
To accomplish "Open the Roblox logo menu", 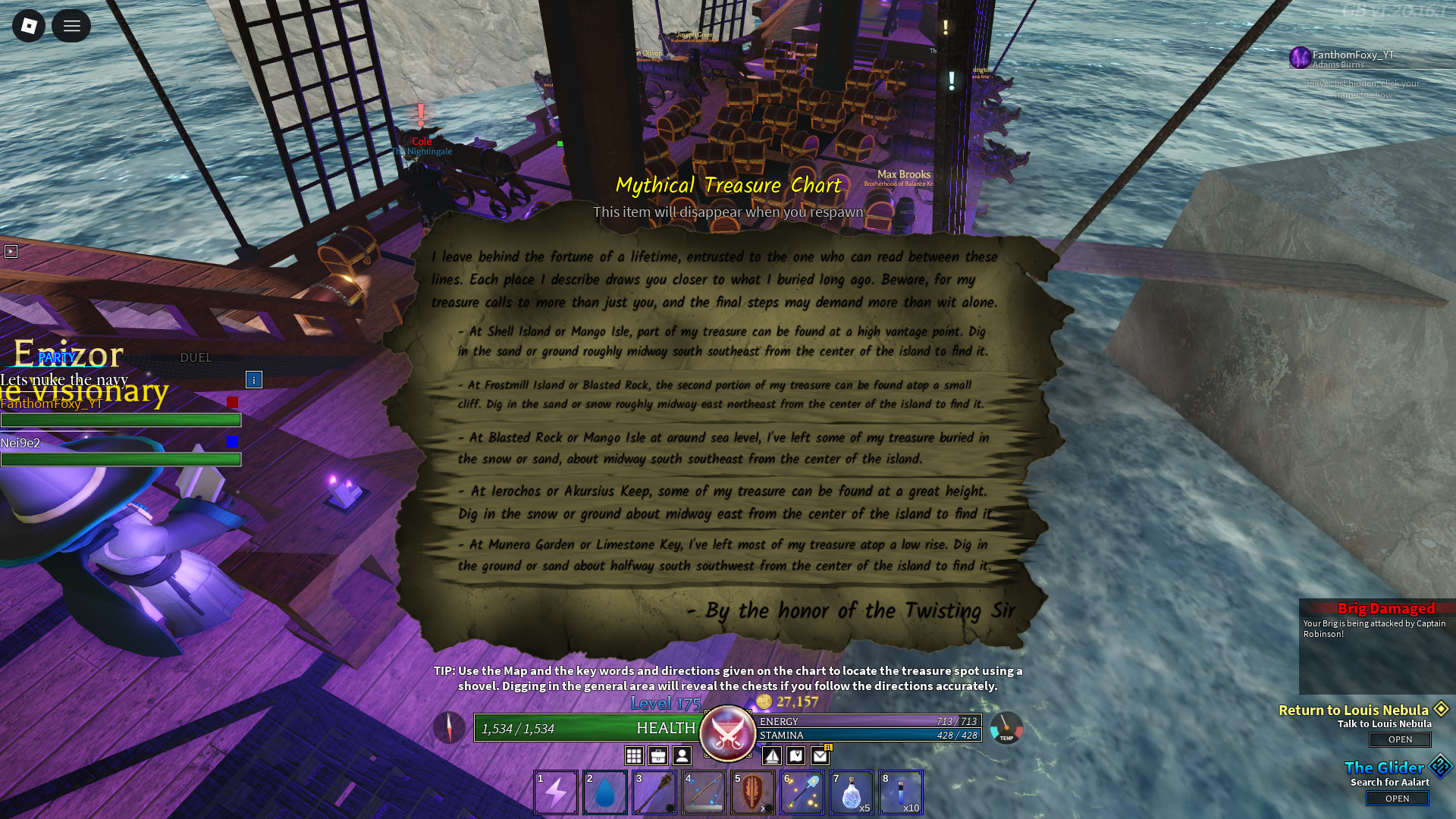I will pyautogui.click(x=29, y=27).
